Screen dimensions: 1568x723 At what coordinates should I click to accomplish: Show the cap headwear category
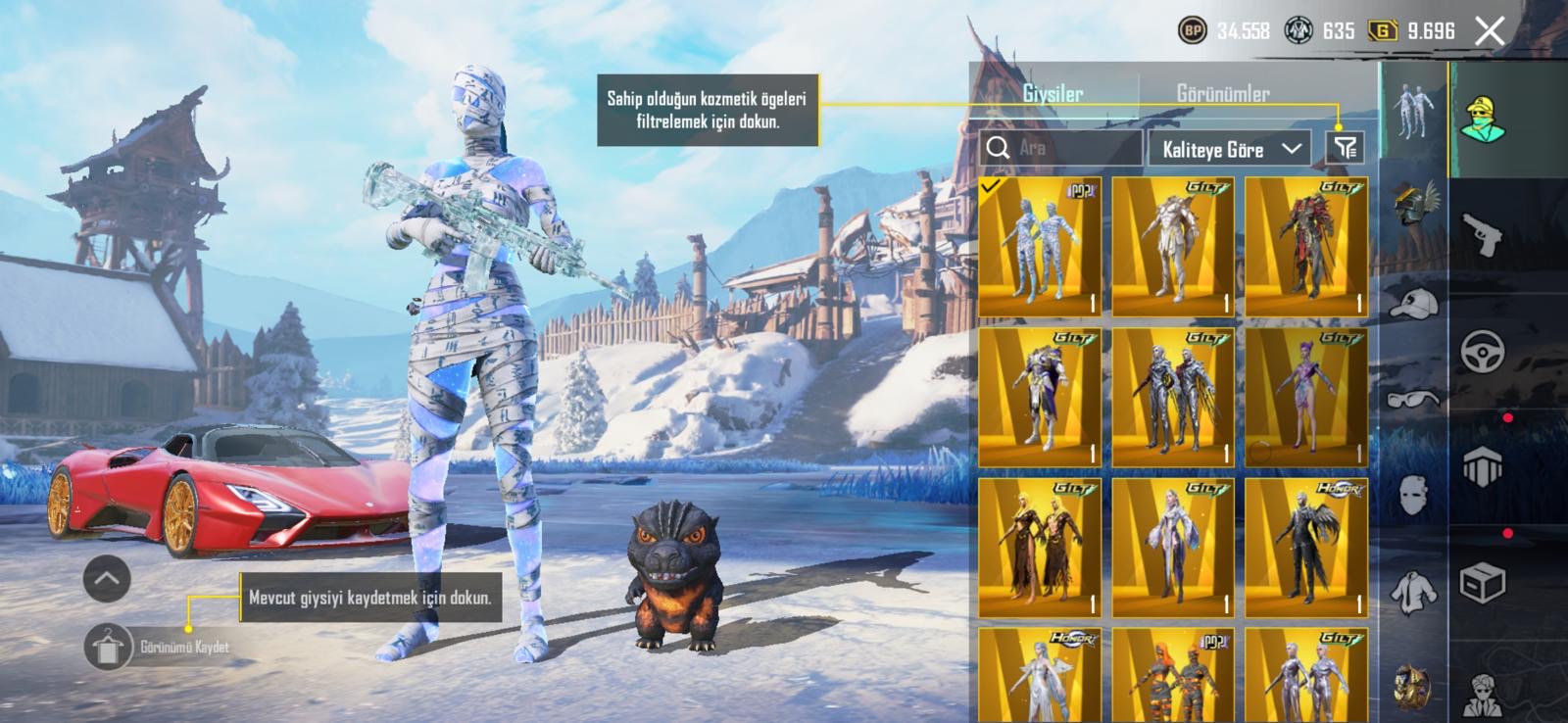pos(1413,303)
